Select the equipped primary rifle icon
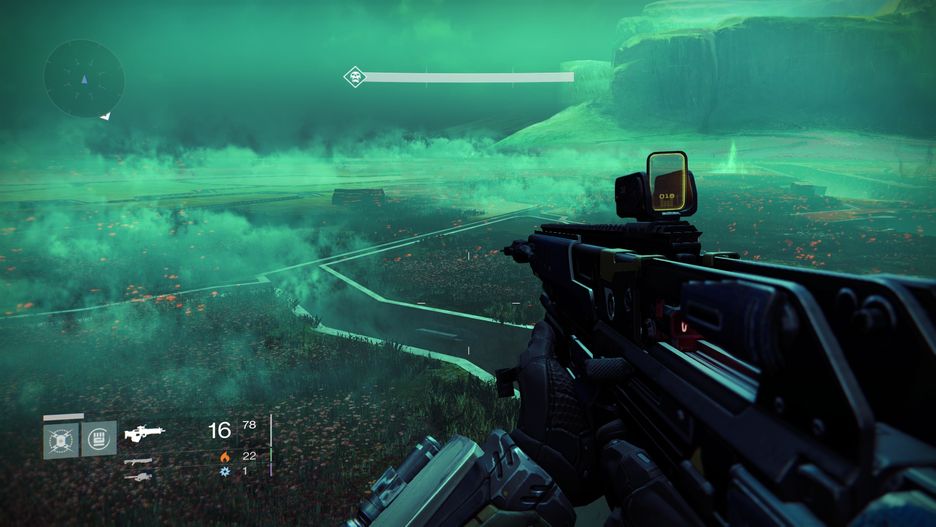Viewport: 936px width, 527px height. [x=144, y=433]
